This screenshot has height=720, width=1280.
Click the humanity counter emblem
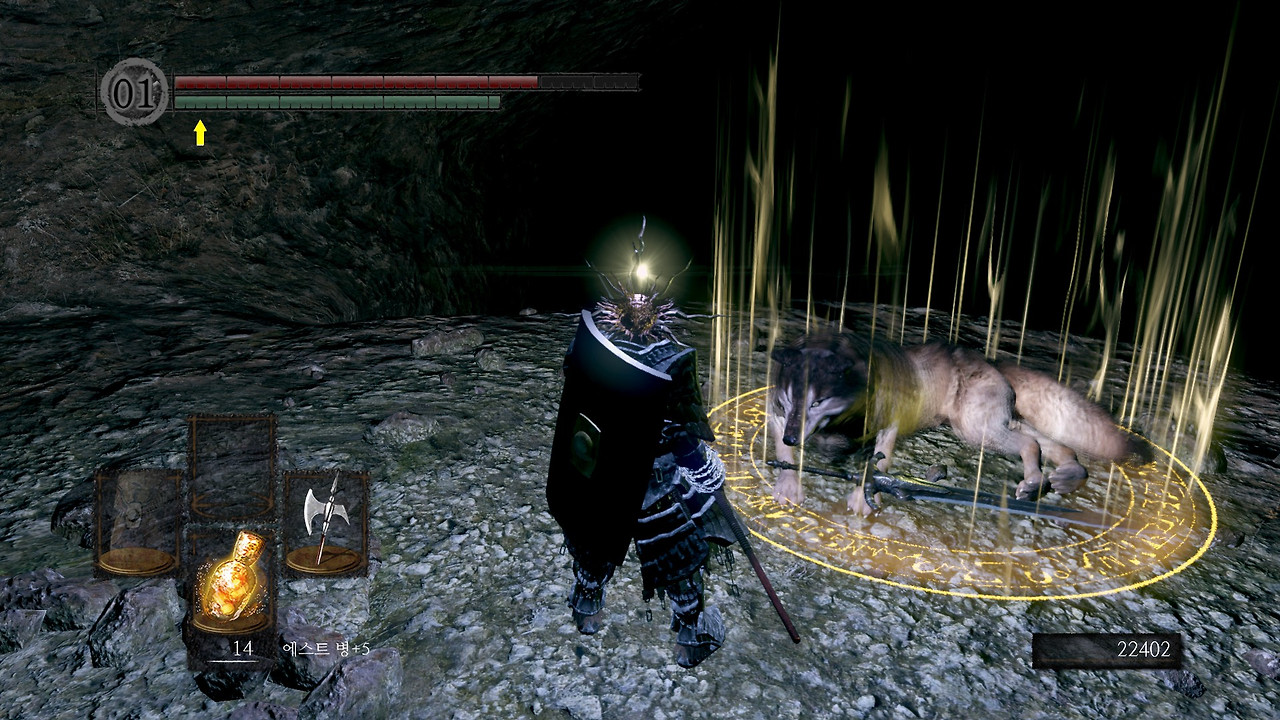tap(135, 92)
